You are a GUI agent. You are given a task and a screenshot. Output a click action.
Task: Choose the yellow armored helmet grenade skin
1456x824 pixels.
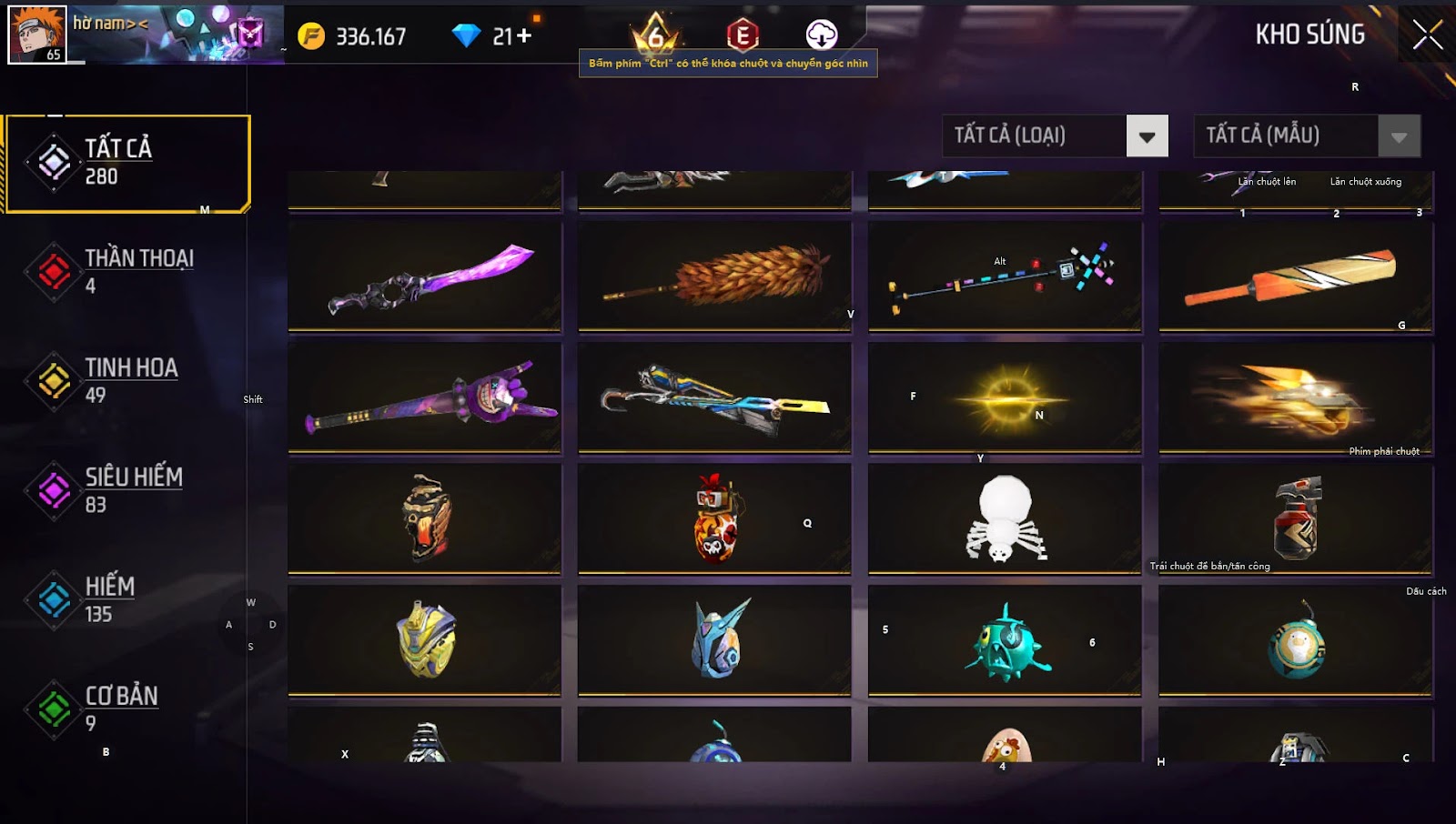(x=425, y=639)
